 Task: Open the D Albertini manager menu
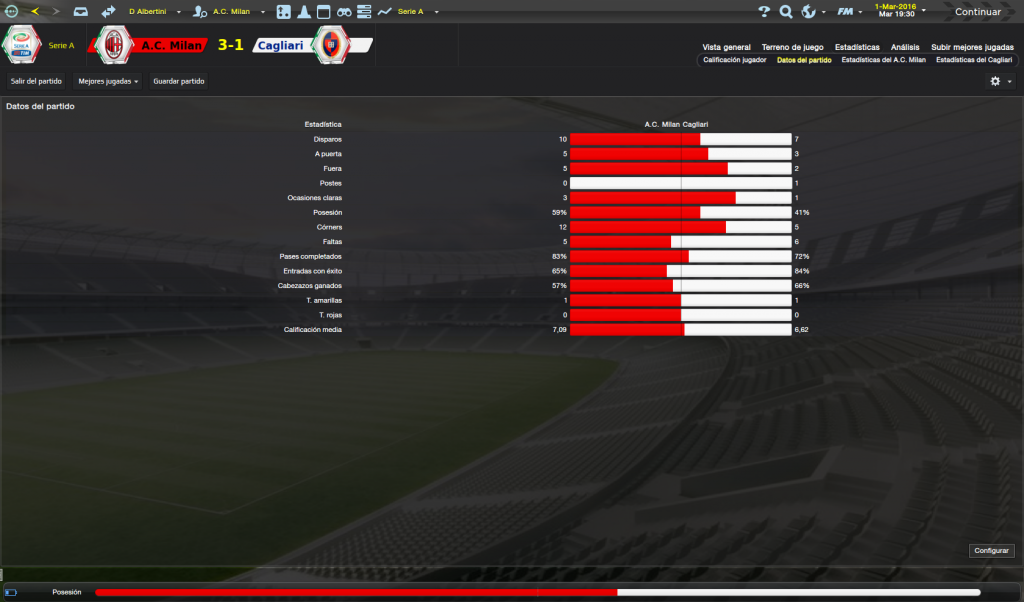tap(150, 12)
